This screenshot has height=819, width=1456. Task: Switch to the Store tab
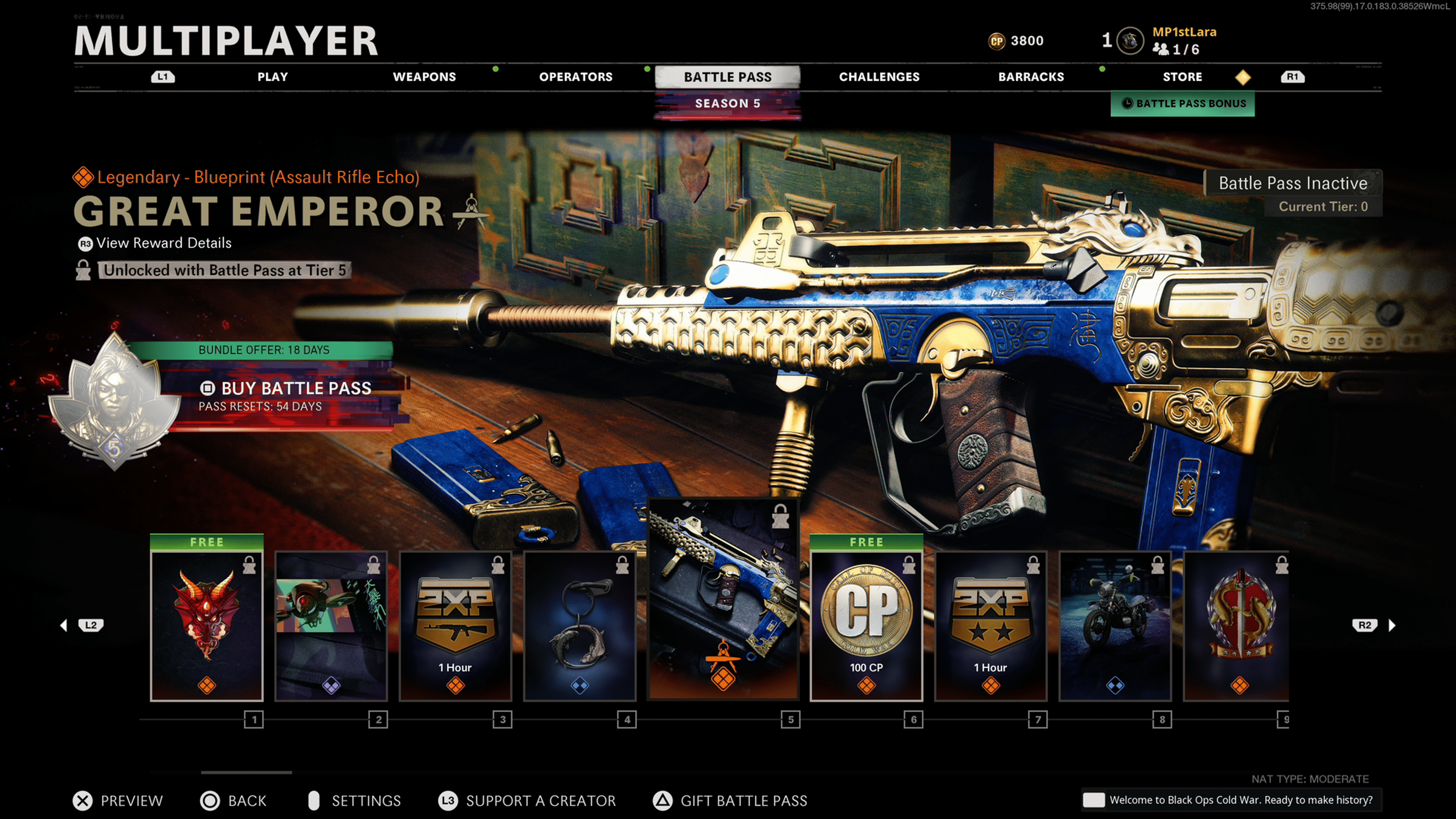point(1182,77)
